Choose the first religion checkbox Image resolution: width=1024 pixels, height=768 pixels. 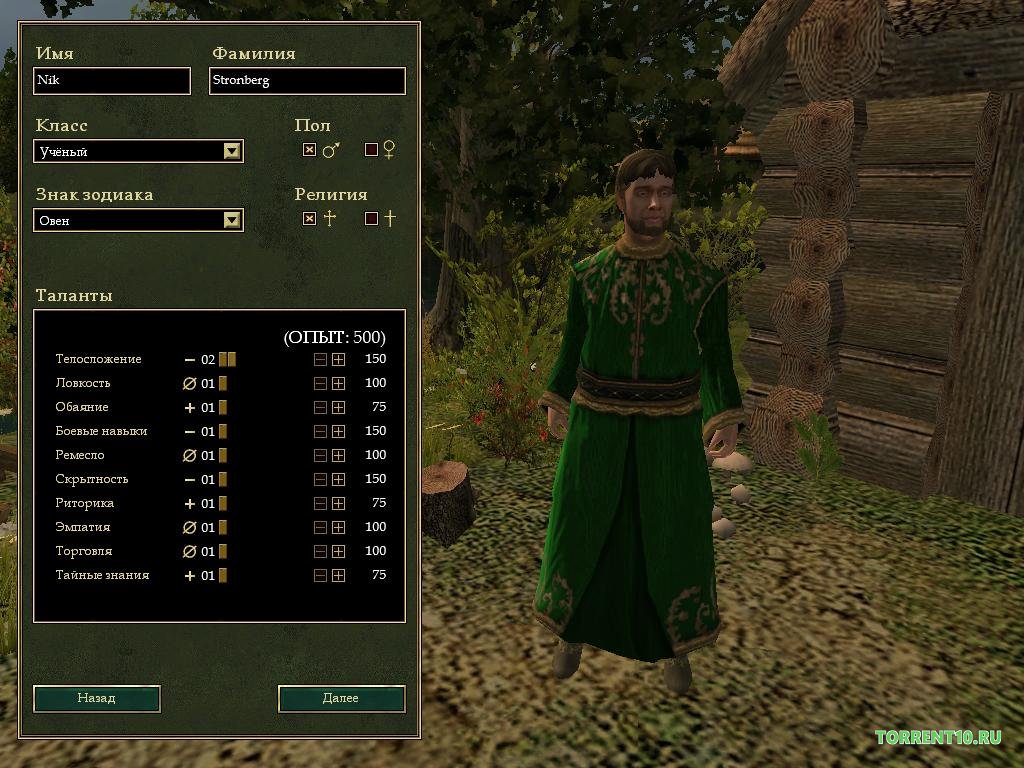pos(310,218)
